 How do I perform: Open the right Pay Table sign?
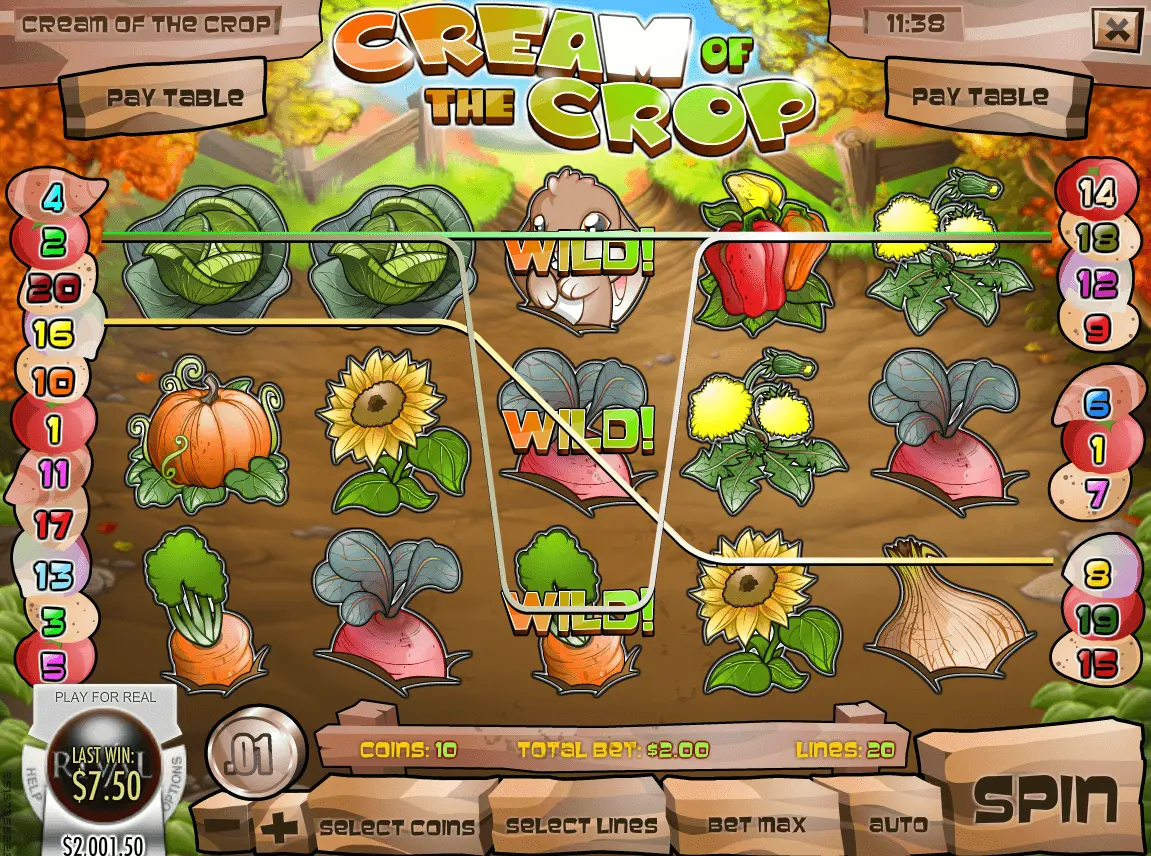(979, 97)
